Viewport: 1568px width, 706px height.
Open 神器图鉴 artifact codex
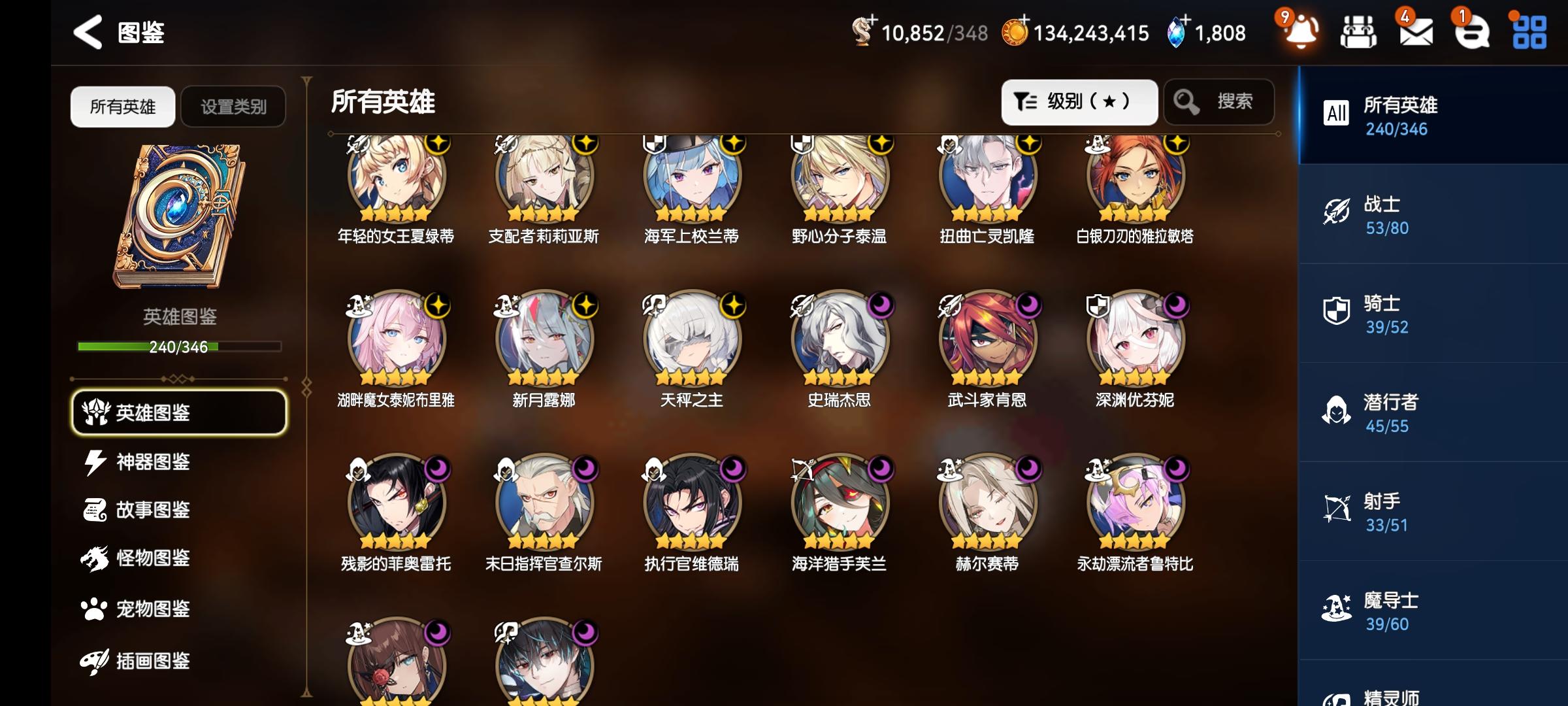coord(154,462)
